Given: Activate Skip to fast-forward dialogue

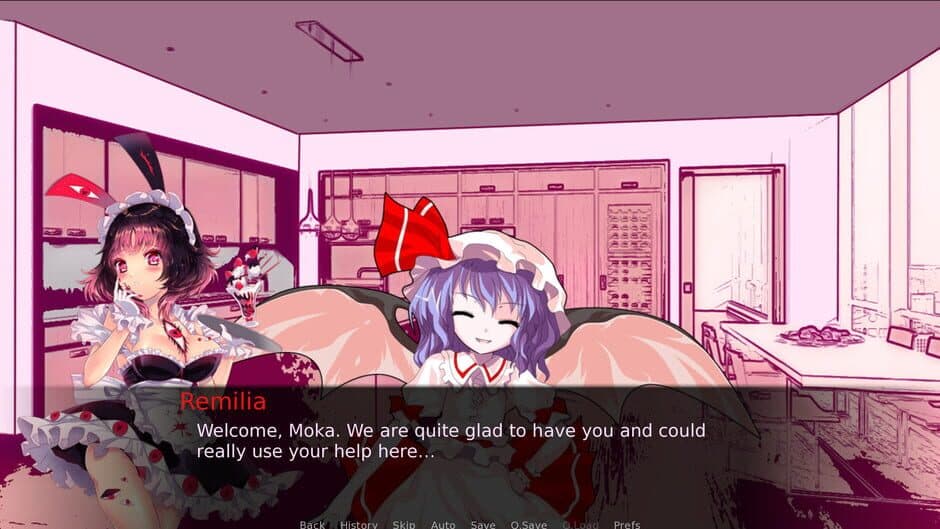Looking at the screenshot, I should pyautogui.click(x=404, y=524).
